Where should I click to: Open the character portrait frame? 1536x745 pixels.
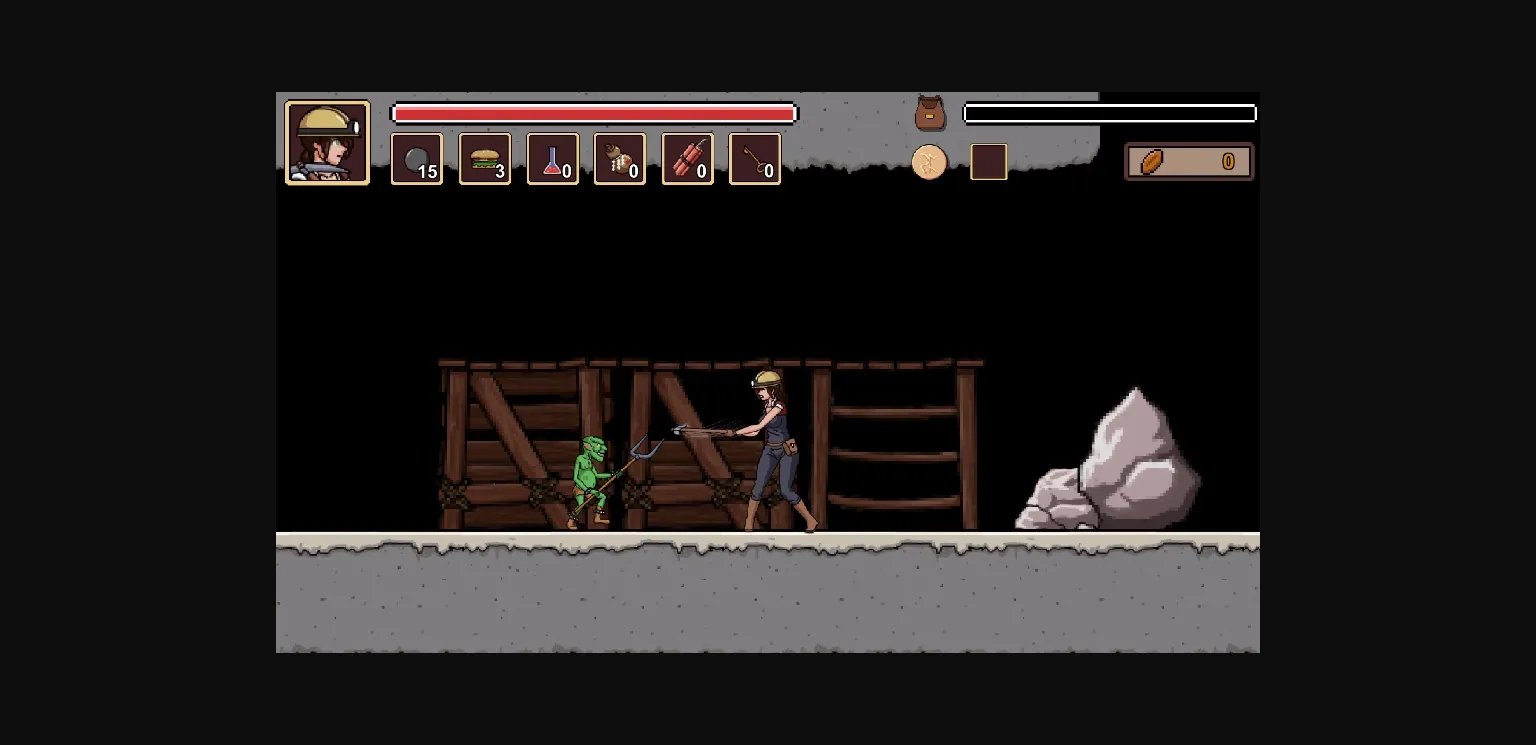click(327, 141)
